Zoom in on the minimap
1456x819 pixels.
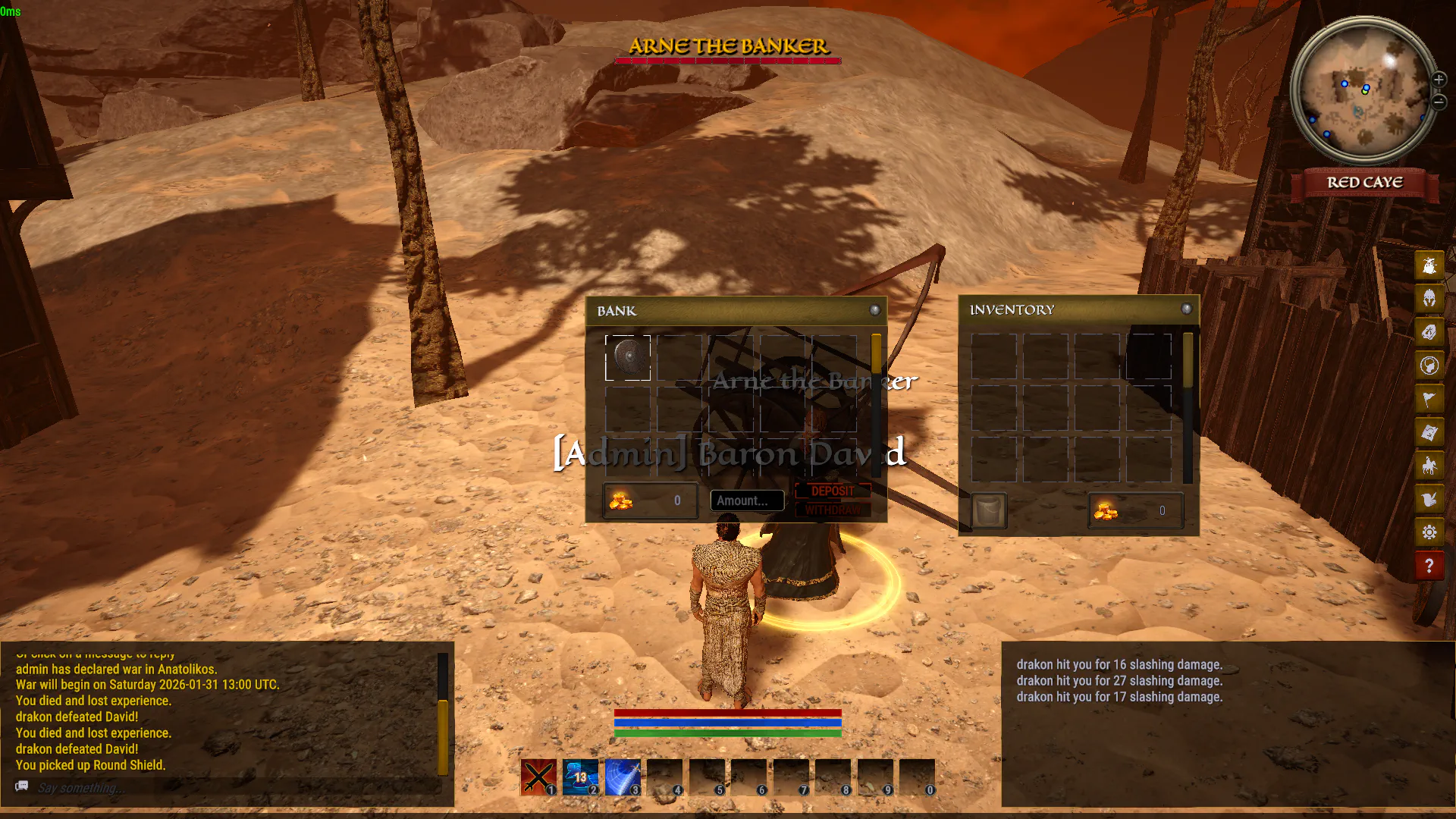1439,80
